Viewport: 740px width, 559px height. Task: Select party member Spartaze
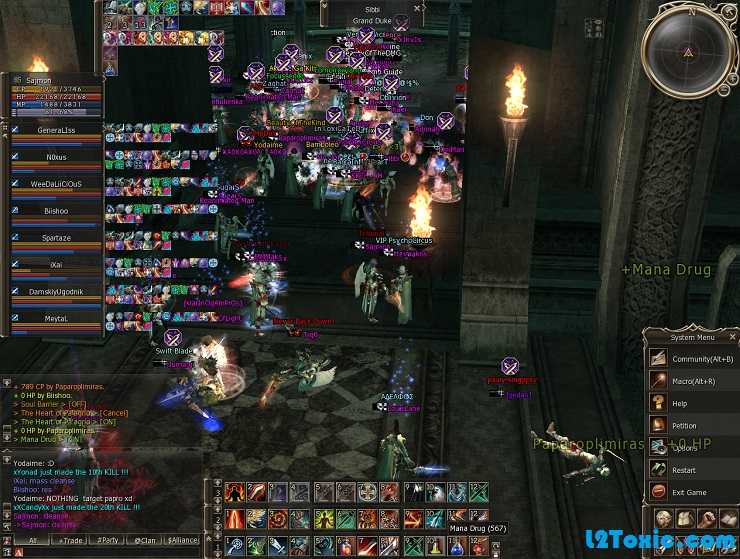coord(56,239)
